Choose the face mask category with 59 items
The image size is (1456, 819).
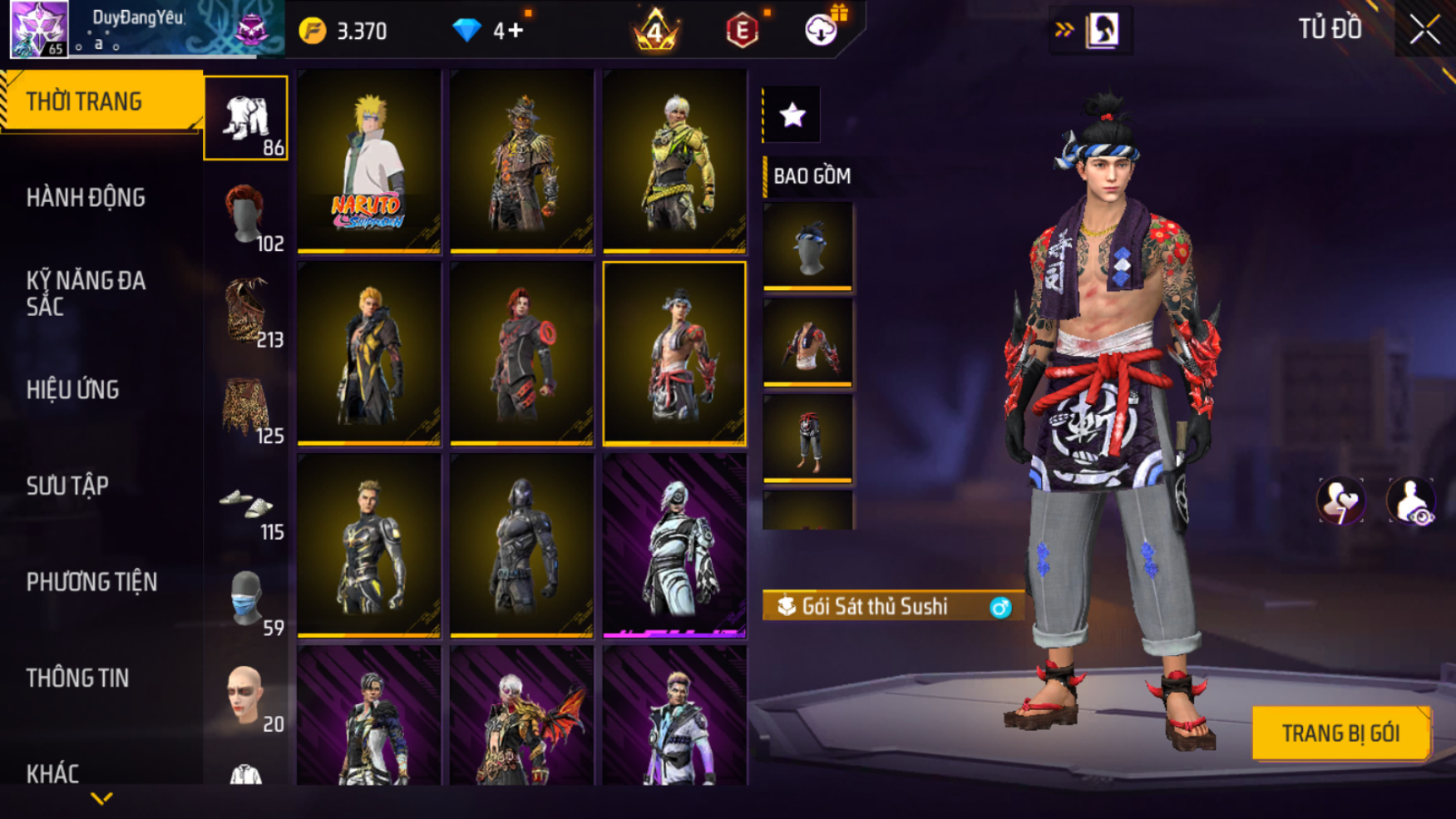247,600
